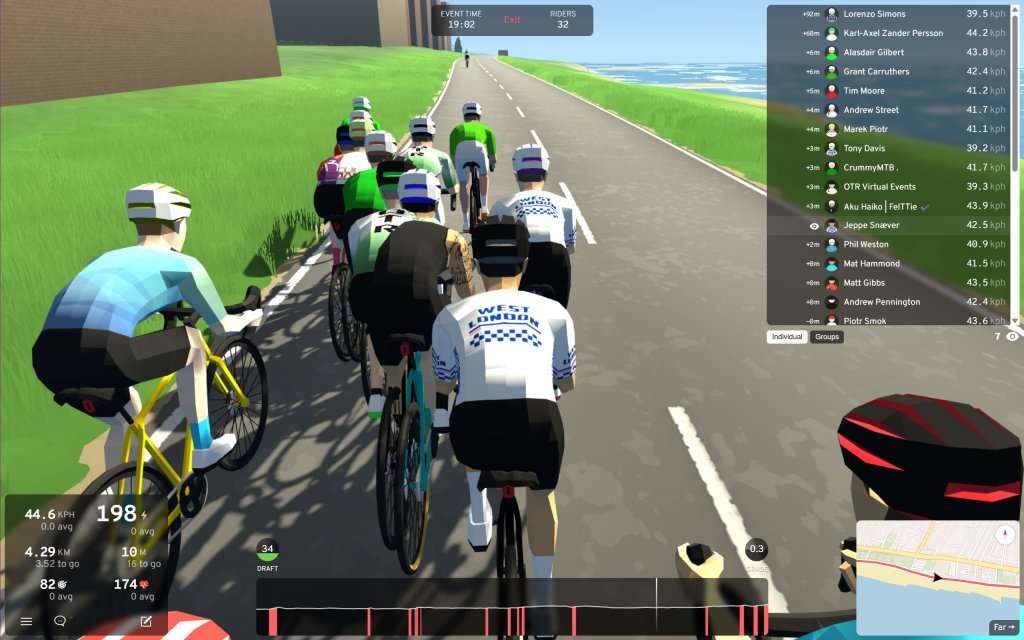
Task: Select the Individual rider list tab
Action: (x=787, y=337)
